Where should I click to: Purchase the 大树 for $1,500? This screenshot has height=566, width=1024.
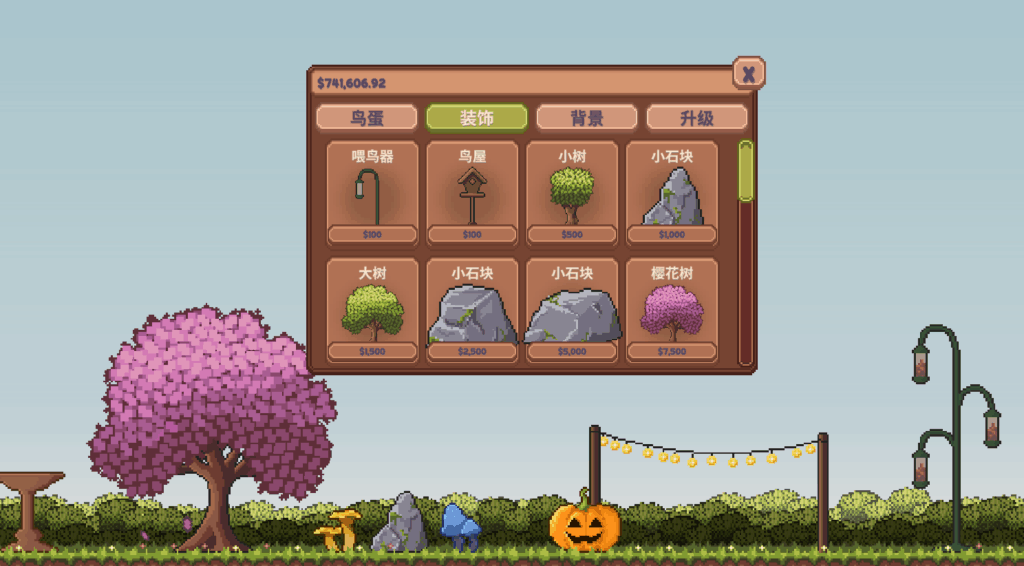[372, 310]
